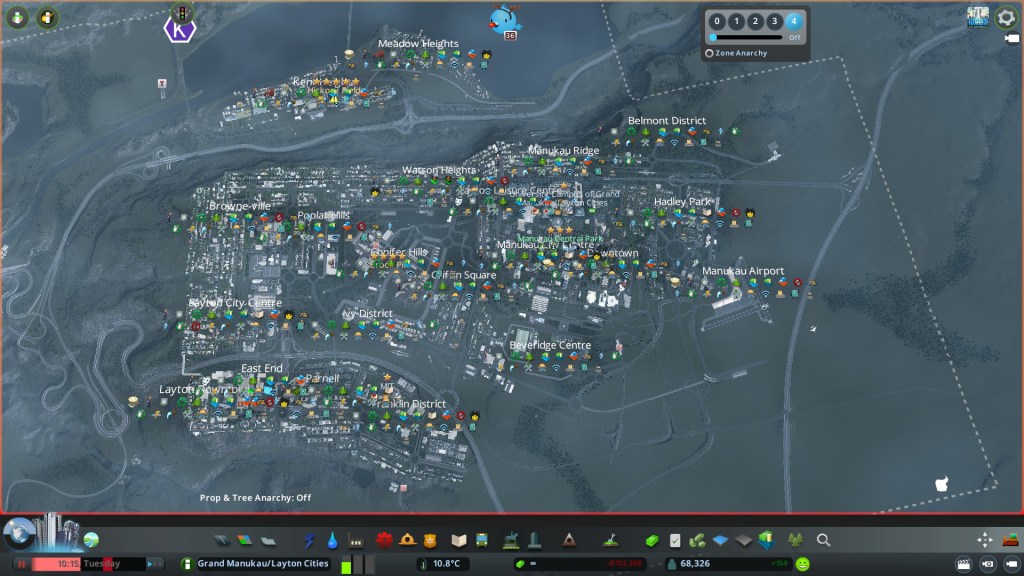Choose the highlighted mode button 4

pyautogui.click(x=794, y=21)
